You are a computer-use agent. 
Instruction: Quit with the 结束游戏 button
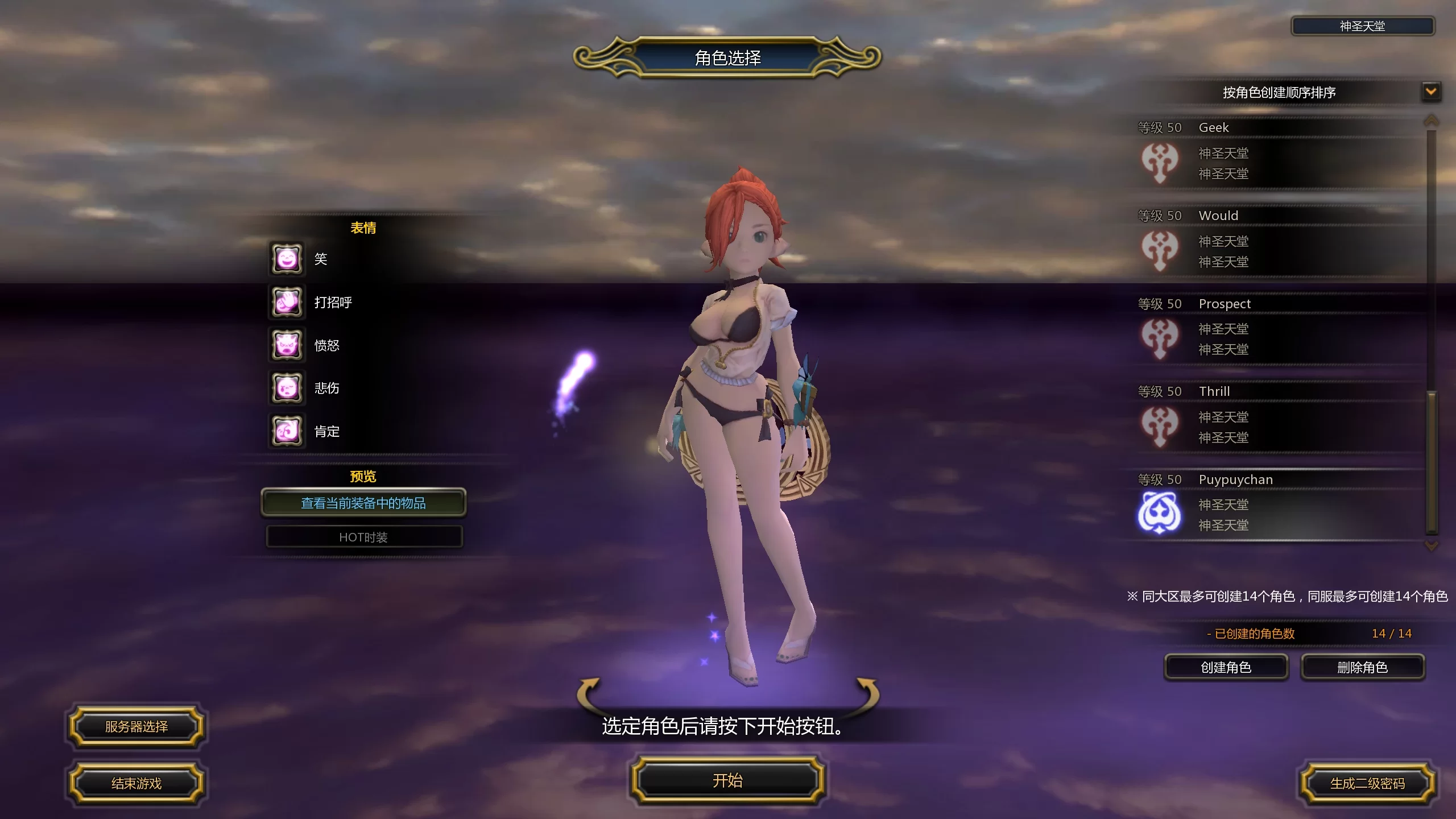(x=136, y=783)
